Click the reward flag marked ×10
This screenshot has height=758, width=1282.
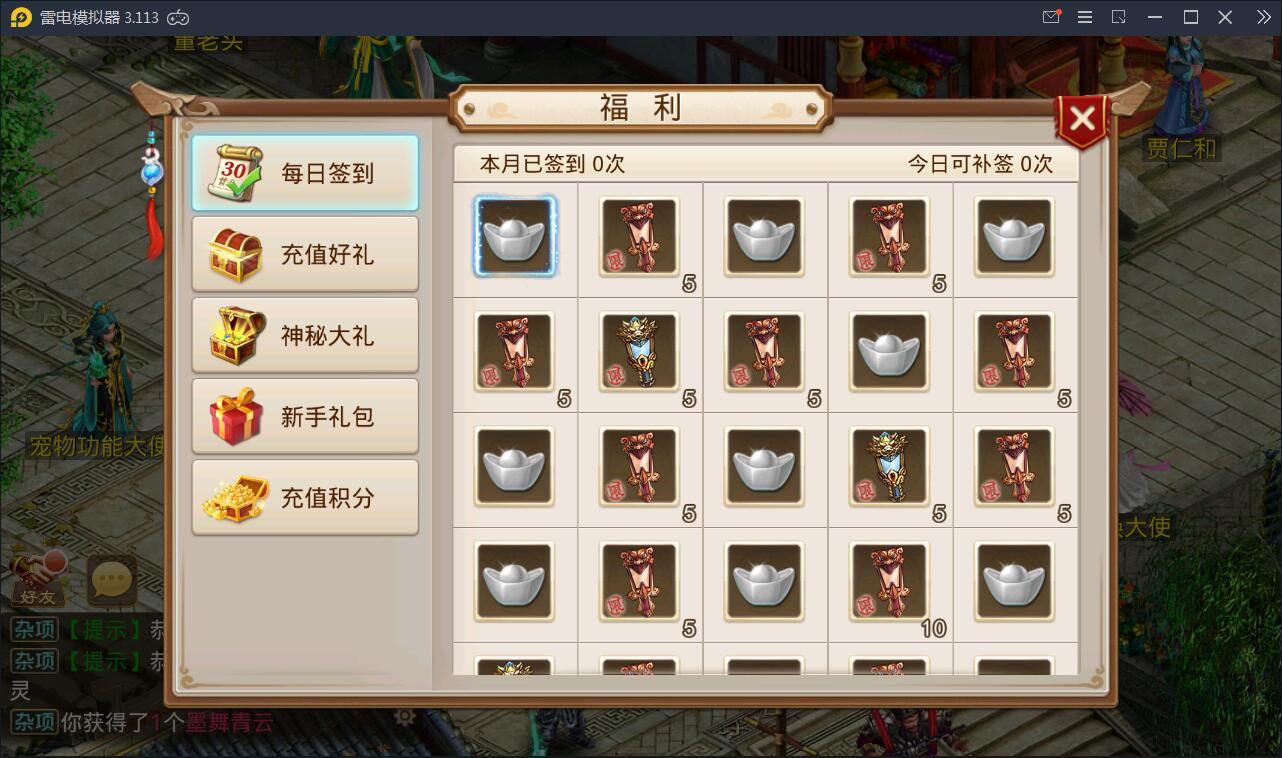click(890, 582)
